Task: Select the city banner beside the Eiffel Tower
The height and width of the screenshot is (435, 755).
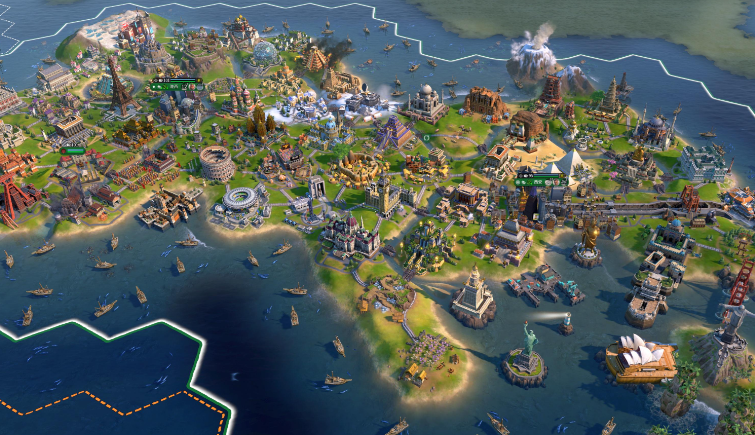Action: [176, 86]
